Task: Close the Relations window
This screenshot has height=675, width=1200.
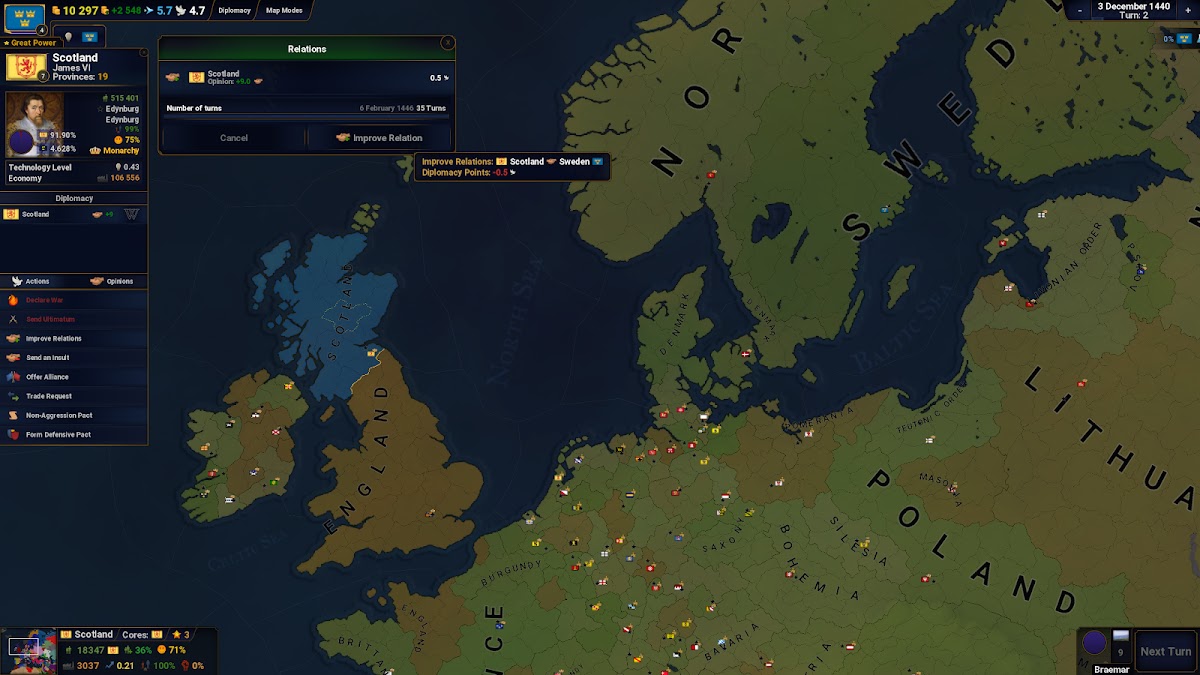Action: 447,43
